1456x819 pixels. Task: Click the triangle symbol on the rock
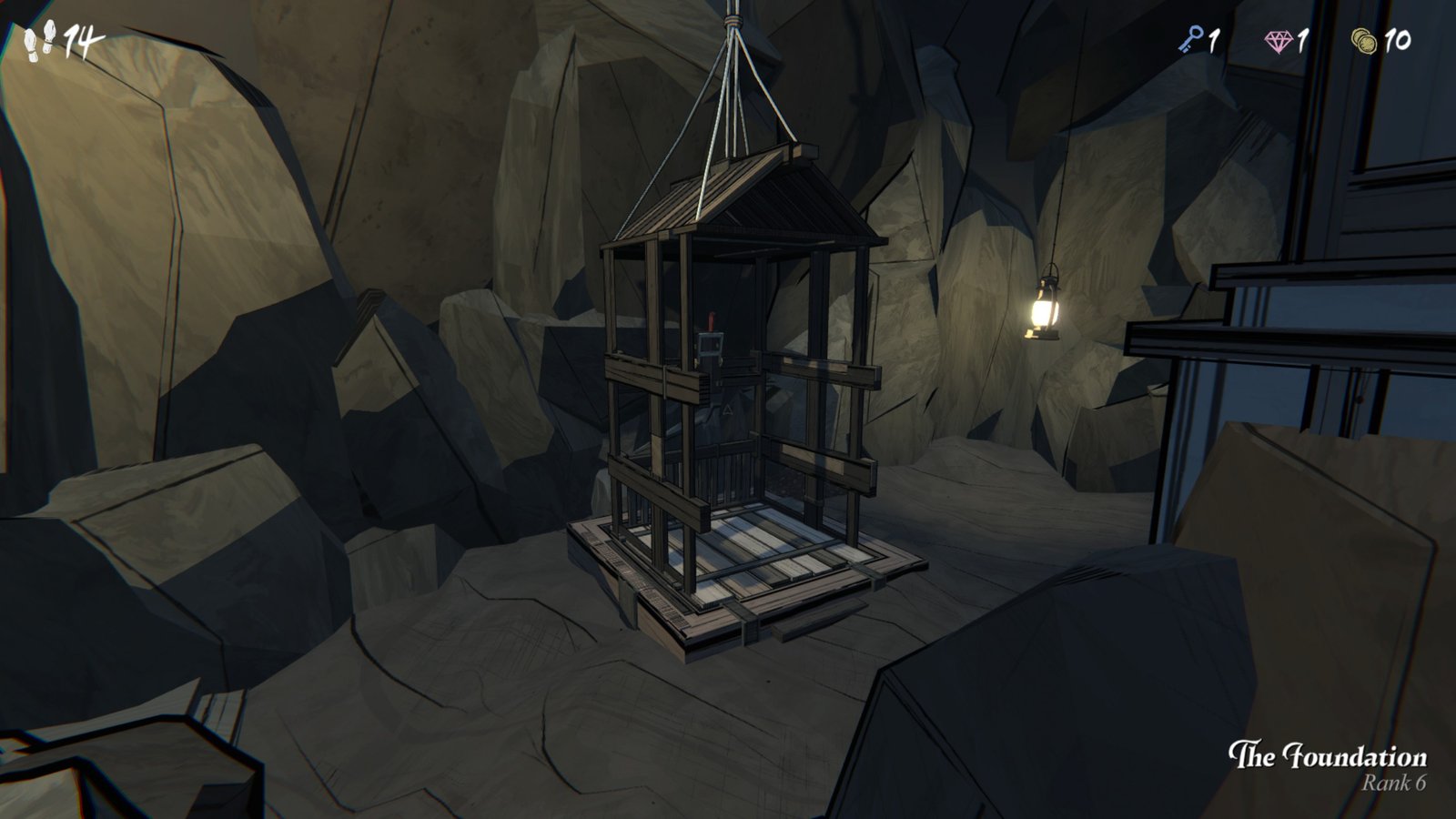click(x=726, y=411)
